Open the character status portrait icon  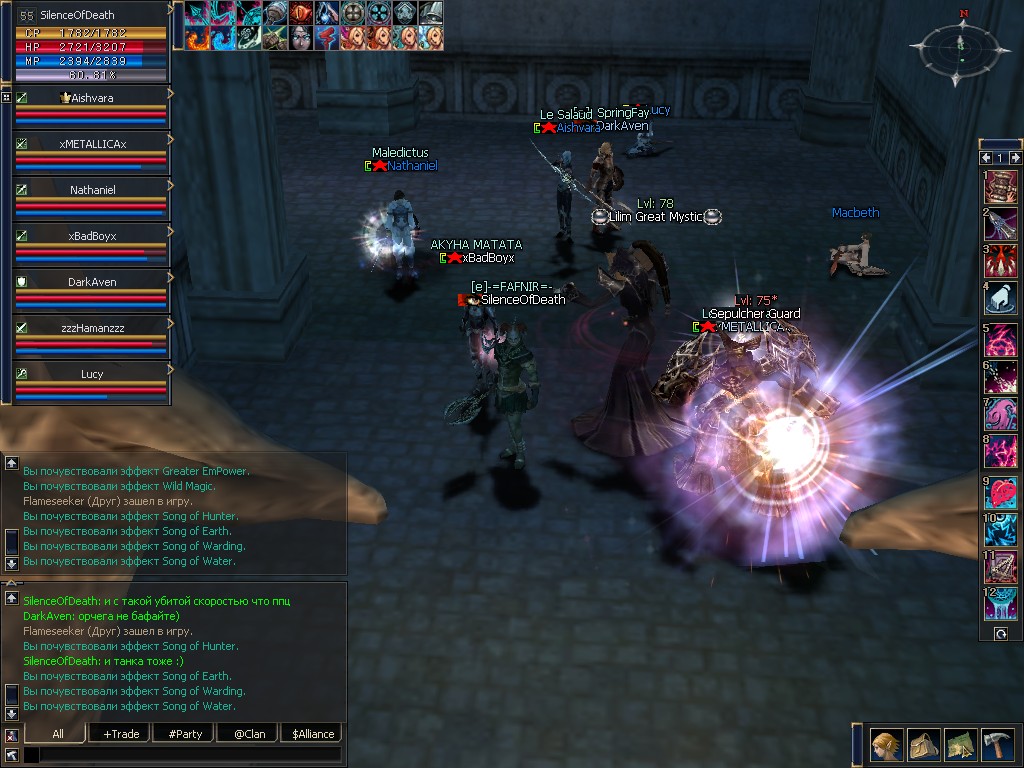point(887,744)
